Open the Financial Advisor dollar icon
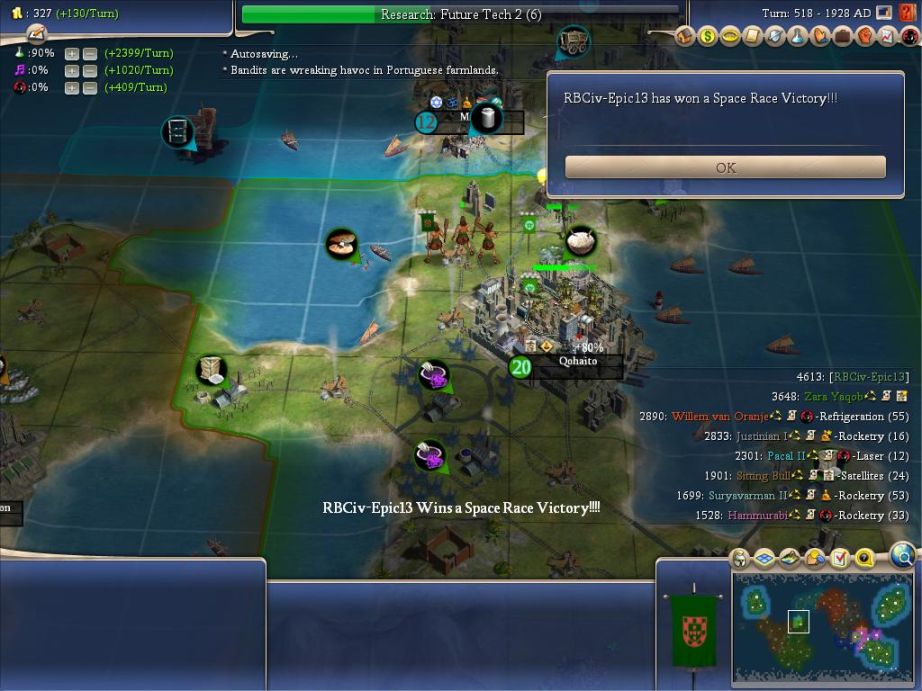The height and width of the screenshot is (691, 922). 708,37
